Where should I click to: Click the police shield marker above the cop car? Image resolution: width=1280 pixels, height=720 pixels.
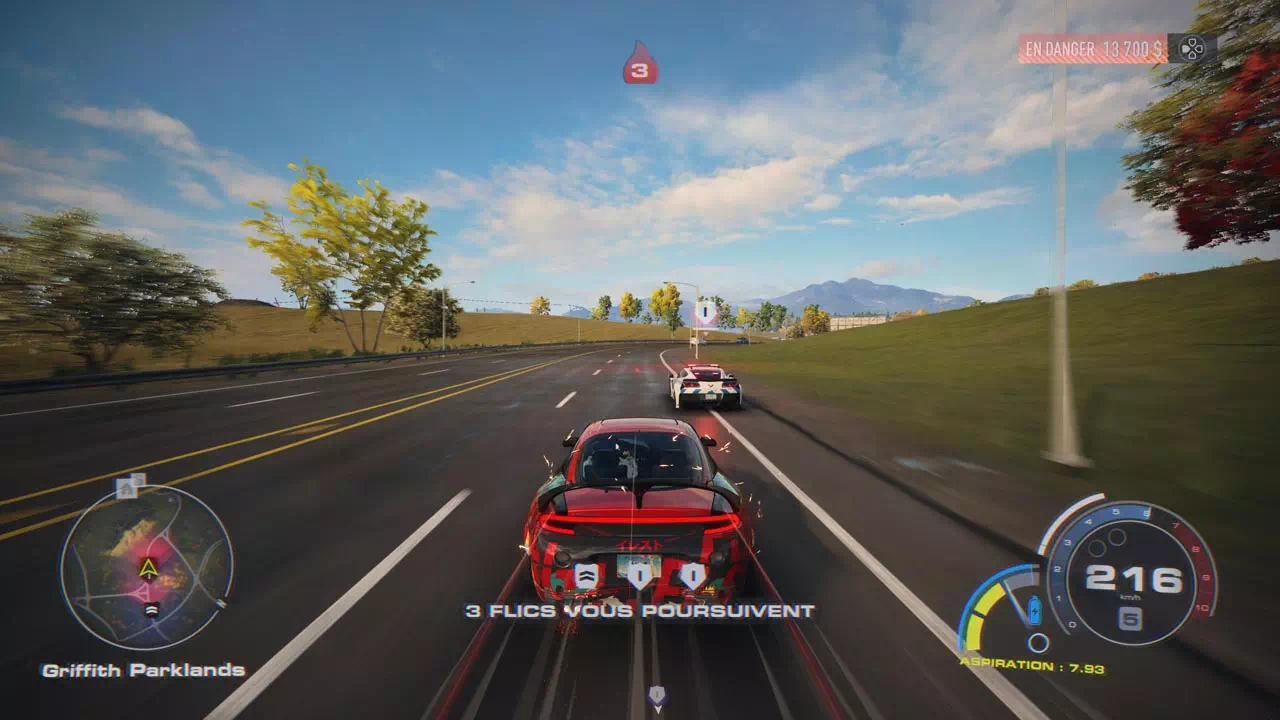pos(706,314)
